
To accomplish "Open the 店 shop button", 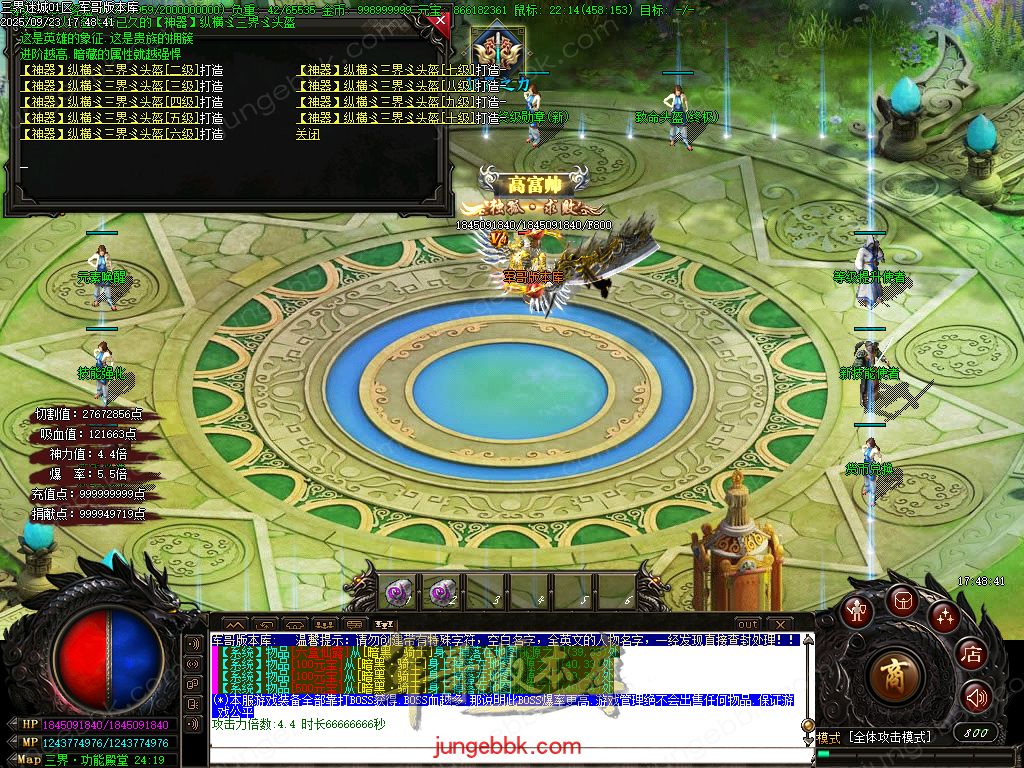I will click(970, 655).
